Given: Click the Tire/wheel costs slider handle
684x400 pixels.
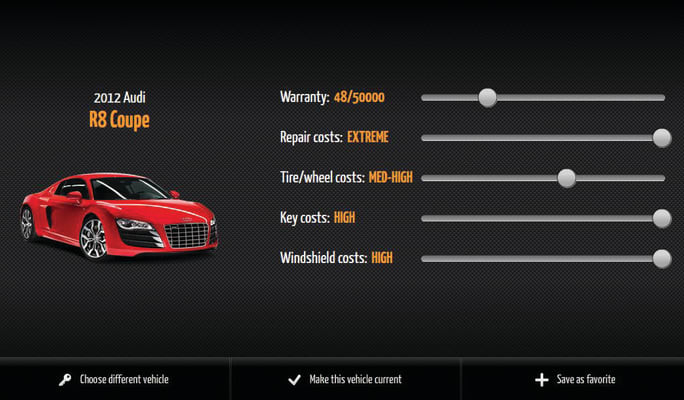Looking at the screenshot, I should pos(566,178).
